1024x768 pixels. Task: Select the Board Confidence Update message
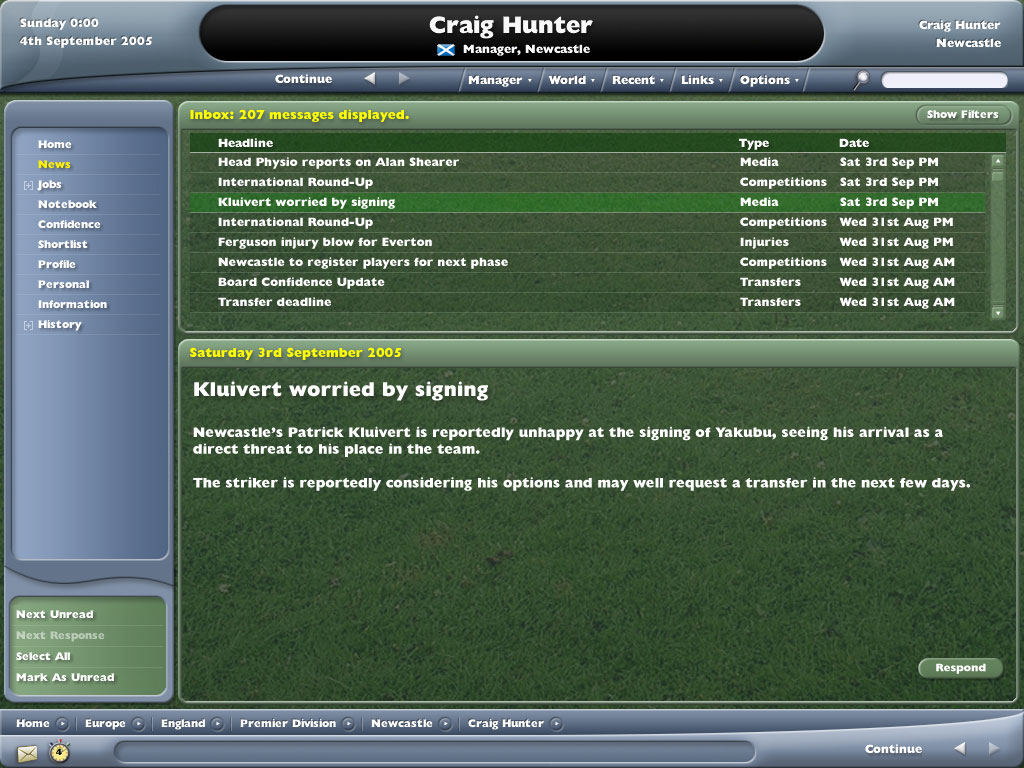pyautogui.click(x=301, y=282)
